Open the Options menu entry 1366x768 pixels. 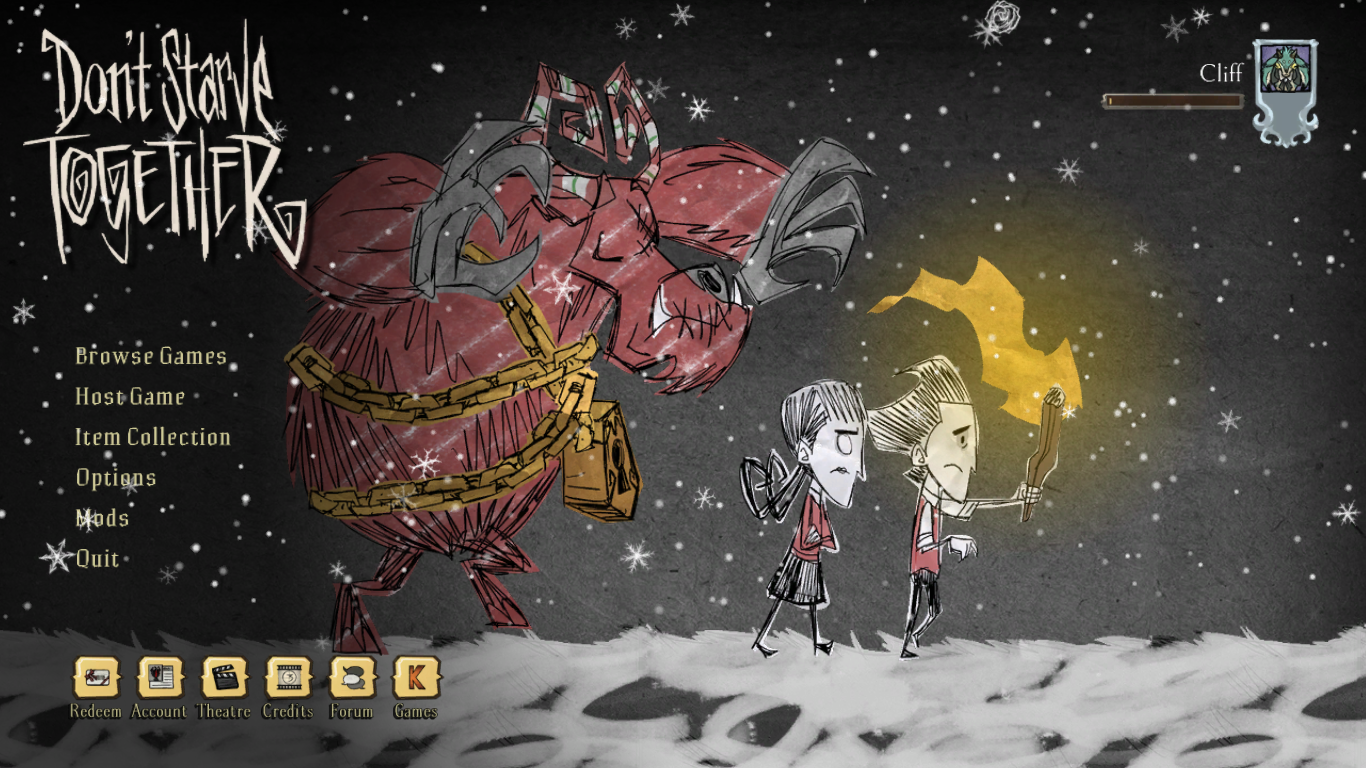[116, 478]
